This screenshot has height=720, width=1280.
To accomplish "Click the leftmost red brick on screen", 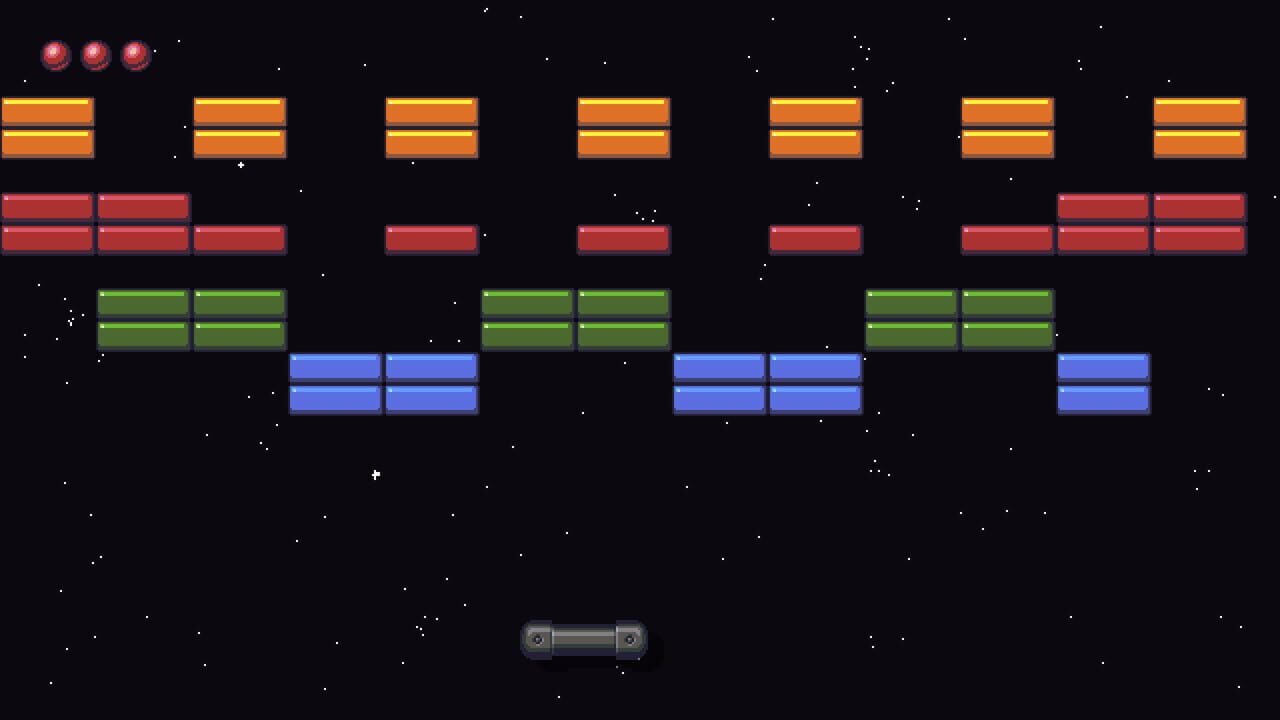I will [x=48, y=206].
